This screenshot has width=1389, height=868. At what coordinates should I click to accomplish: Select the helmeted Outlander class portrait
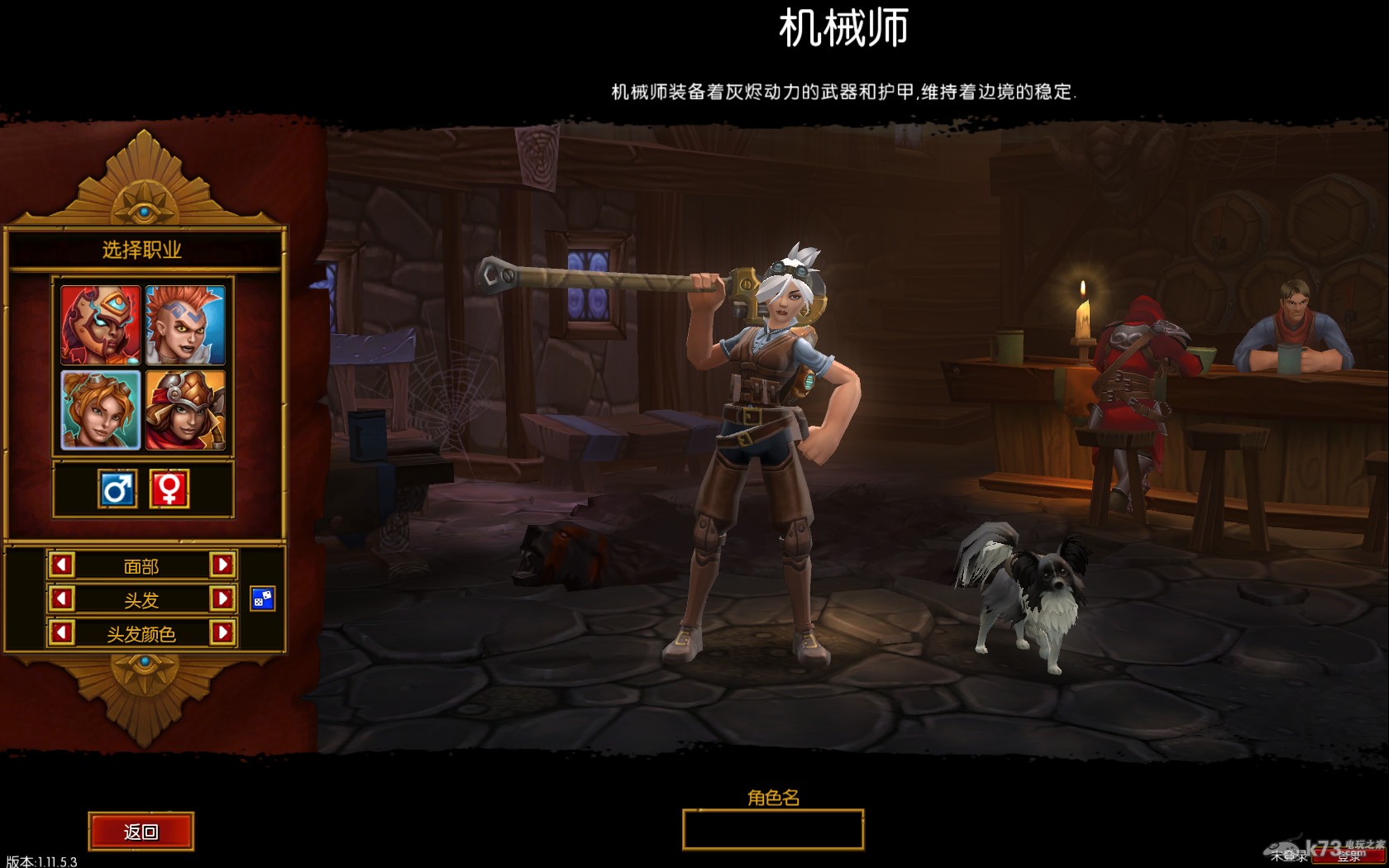[x=185, y=410]
